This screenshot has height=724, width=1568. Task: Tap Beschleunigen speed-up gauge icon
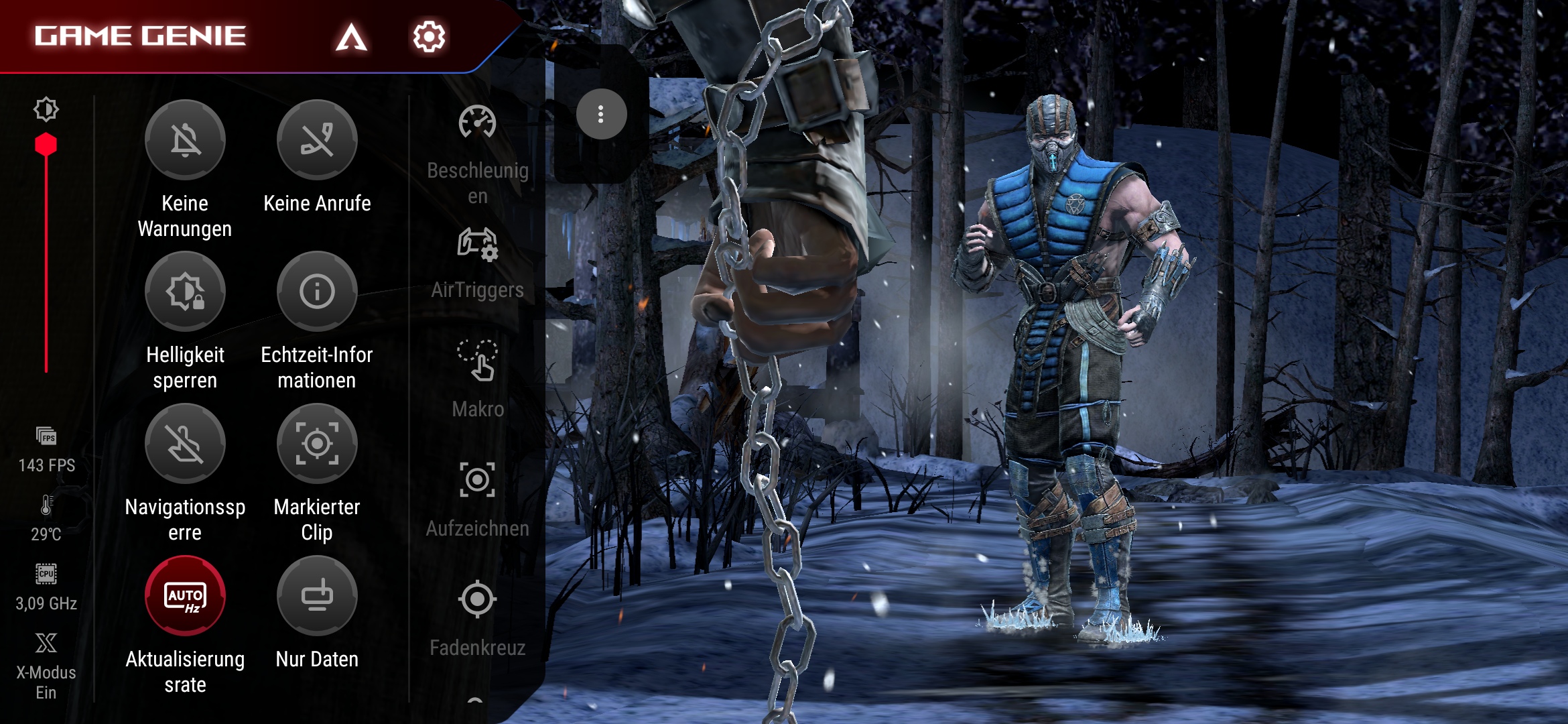click(x=477, y=123)
